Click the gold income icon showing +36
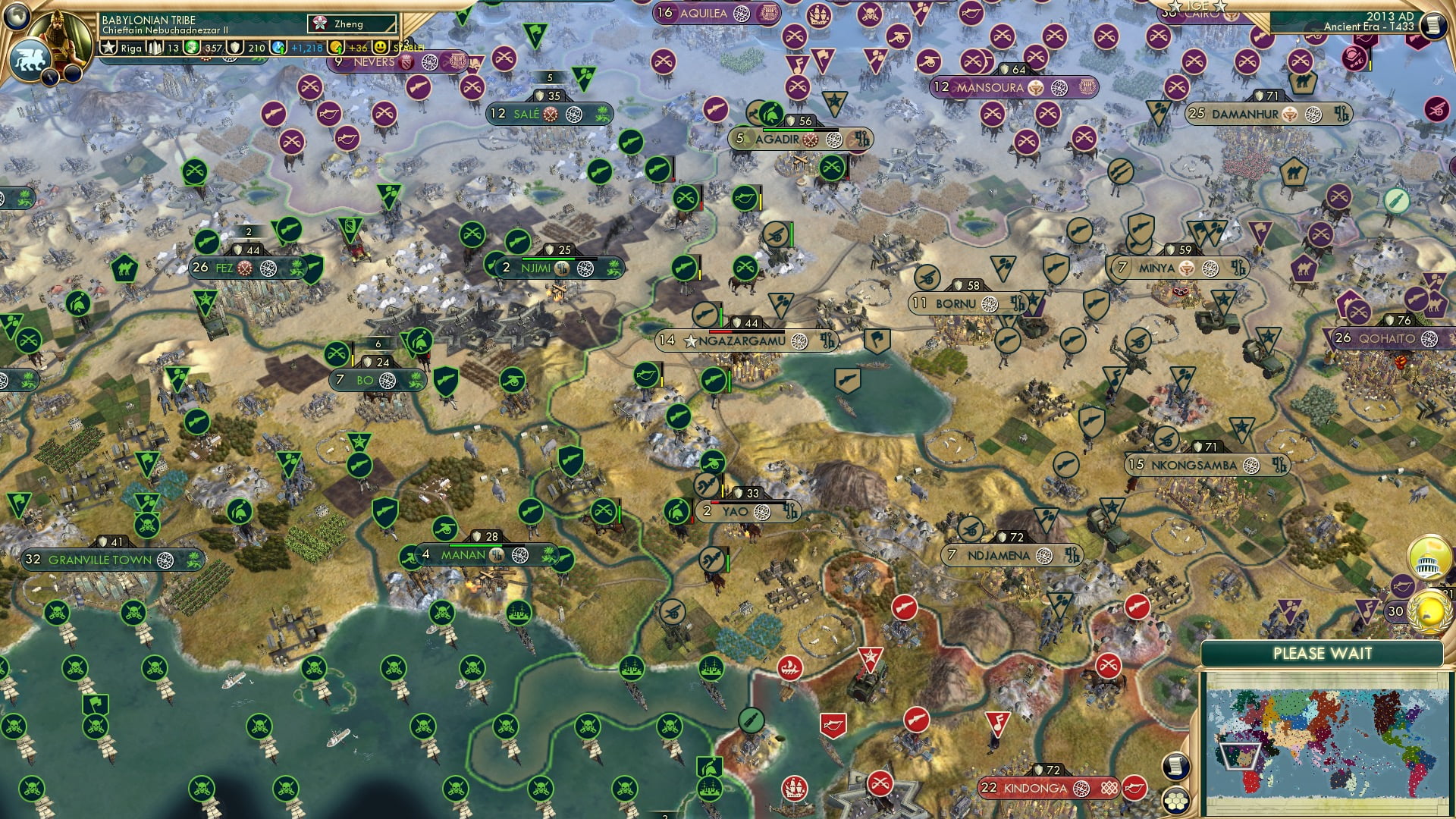The height and width of the screenshot is (819, 1456). coord(335,47)
